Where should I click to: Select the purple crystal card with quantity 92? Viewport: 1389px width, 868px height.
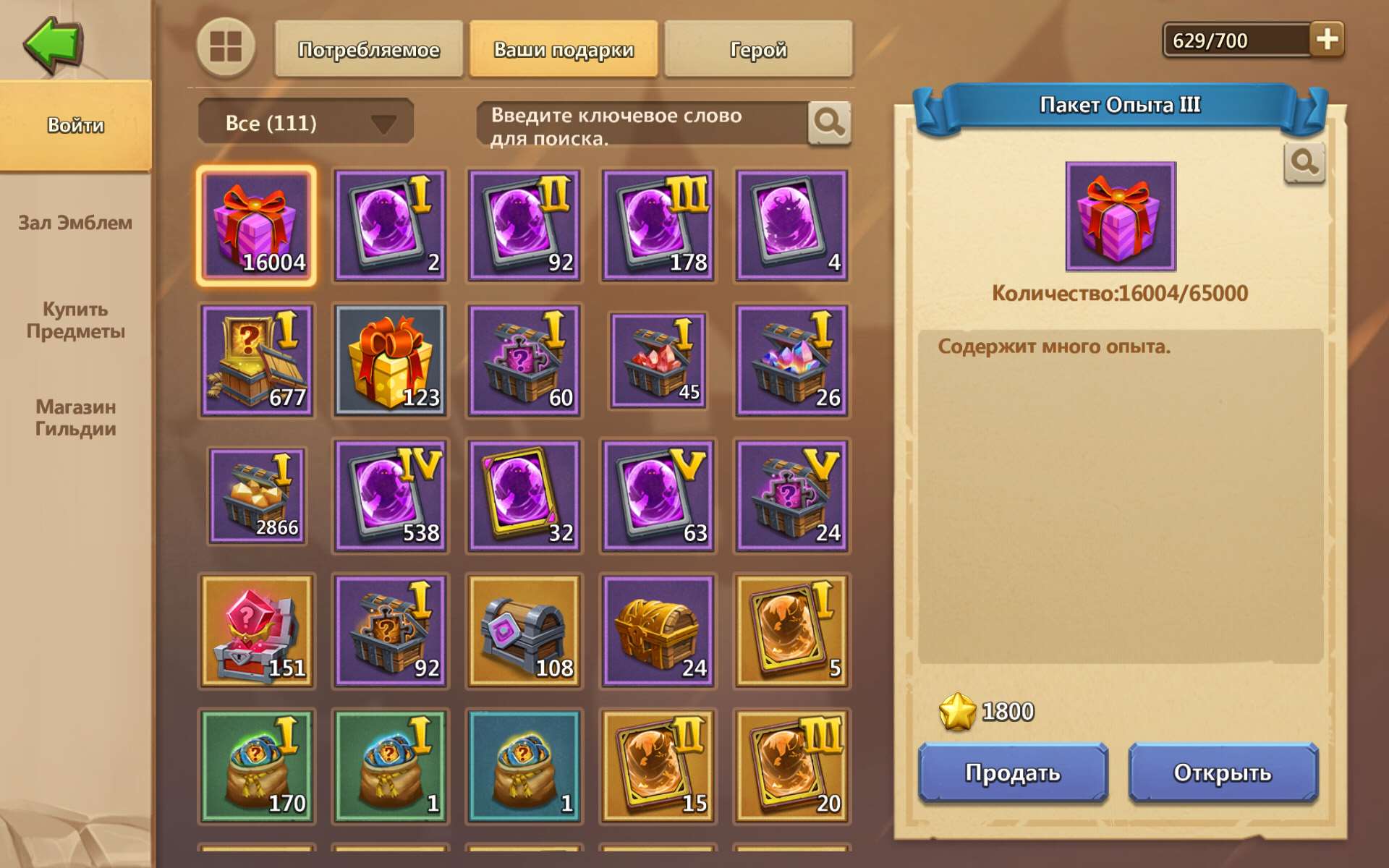pyautogui.click(x=524, y=225)
